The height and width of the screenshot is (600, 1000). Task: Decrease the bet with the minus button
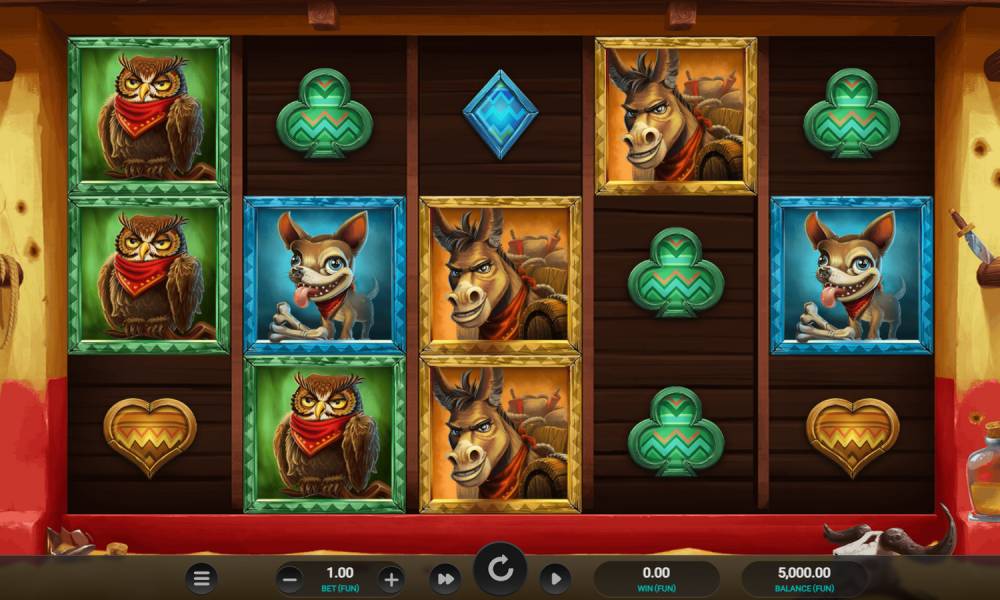click(x=290, y=578)
